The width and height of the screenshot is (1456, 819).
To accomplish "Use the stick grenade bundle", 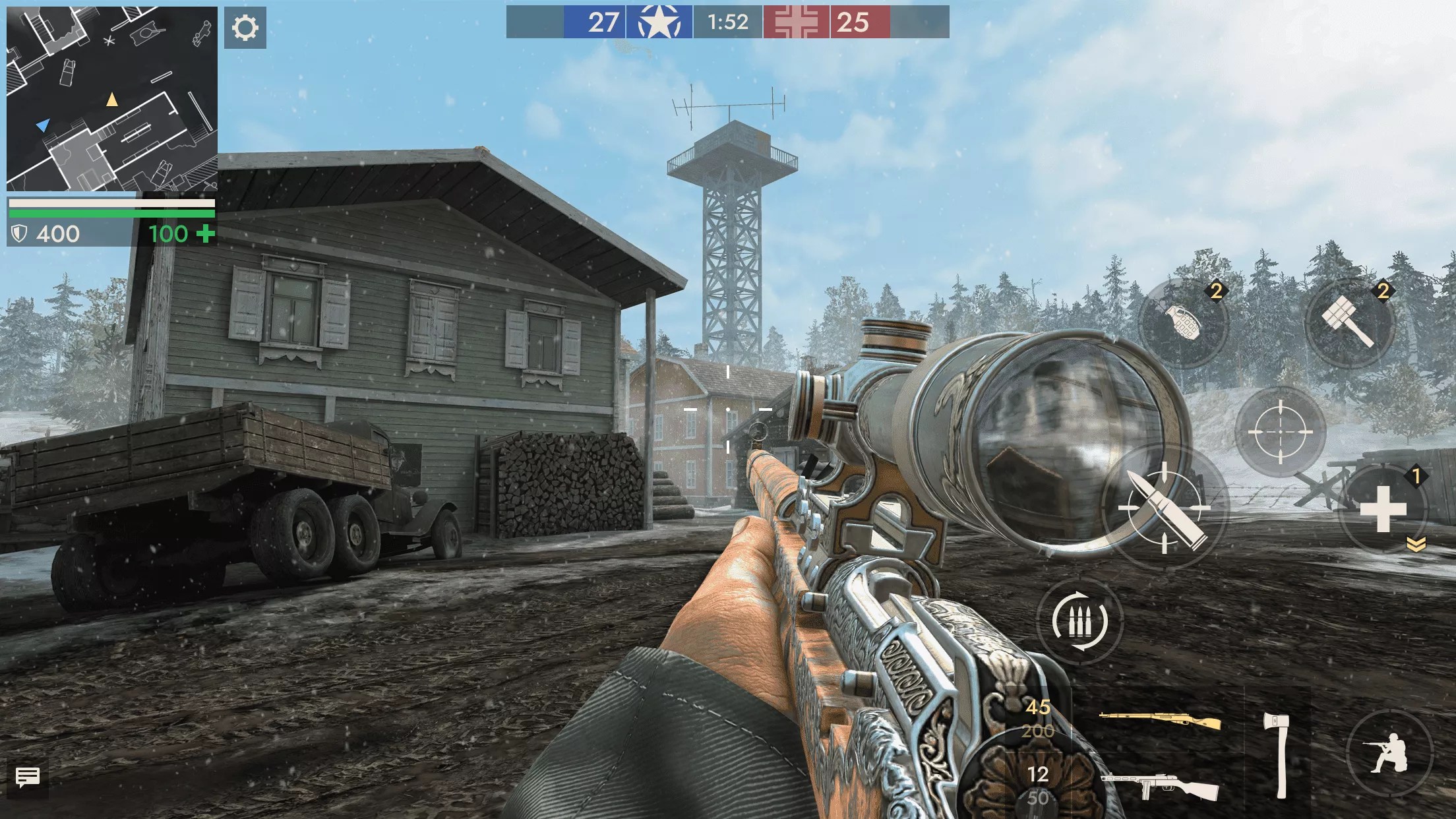I will (1349, 323).
